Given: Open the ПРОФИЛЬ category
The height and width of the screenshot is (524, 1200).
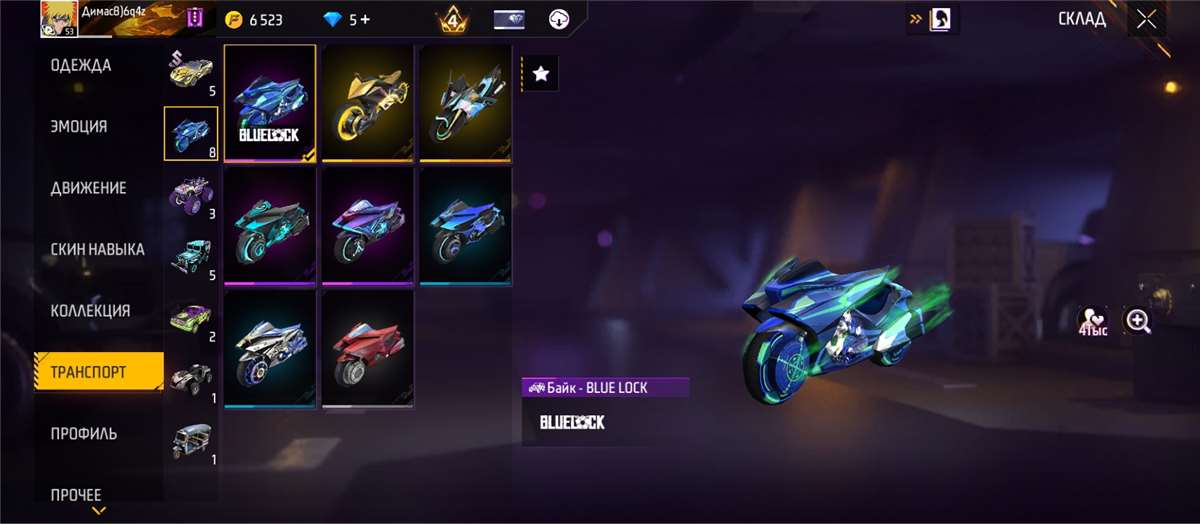Looking at the screenshot, I should click(x=84, y=434).
